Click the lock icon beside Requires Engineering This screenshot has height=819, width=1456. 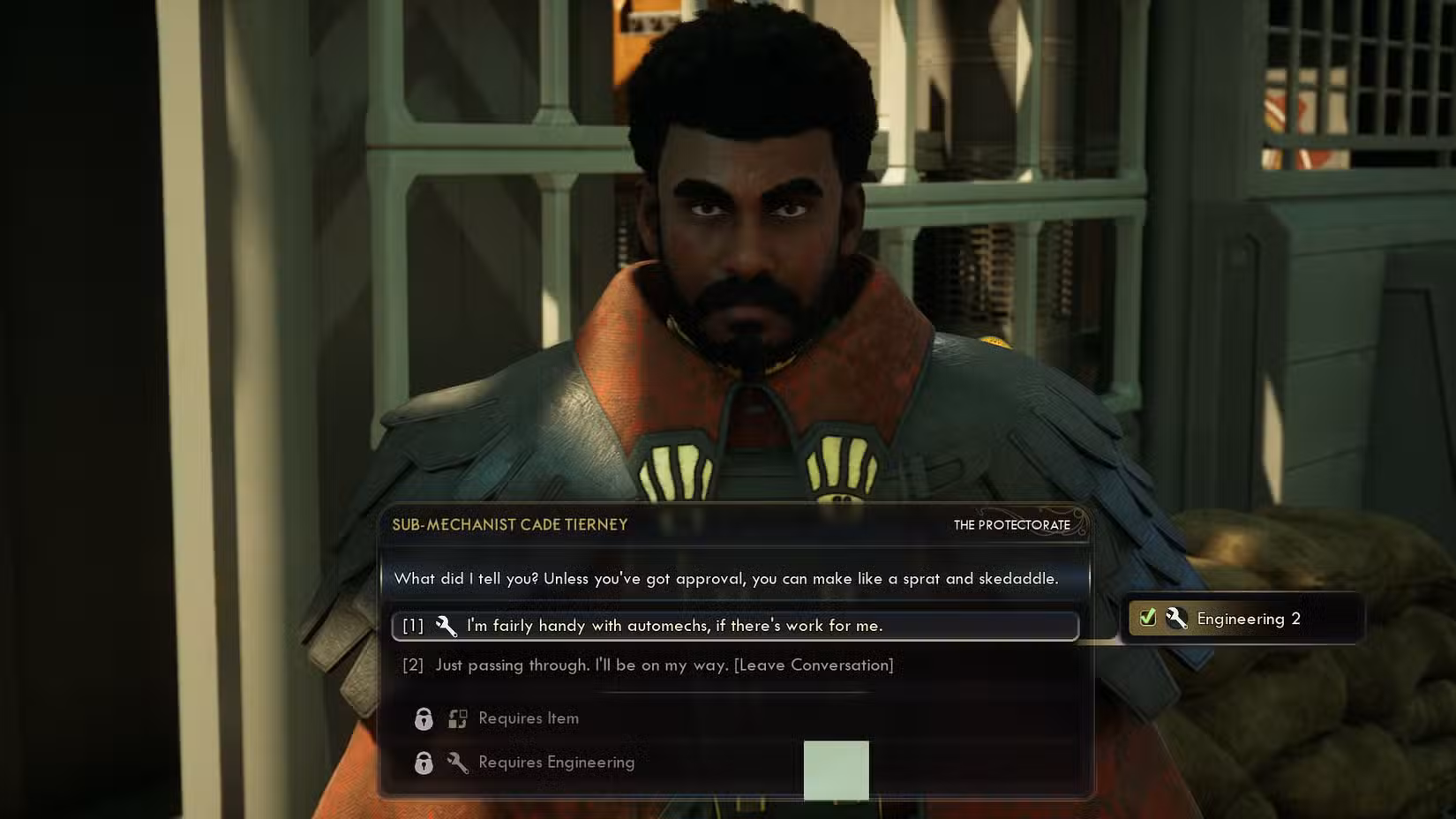pos(424,763)
